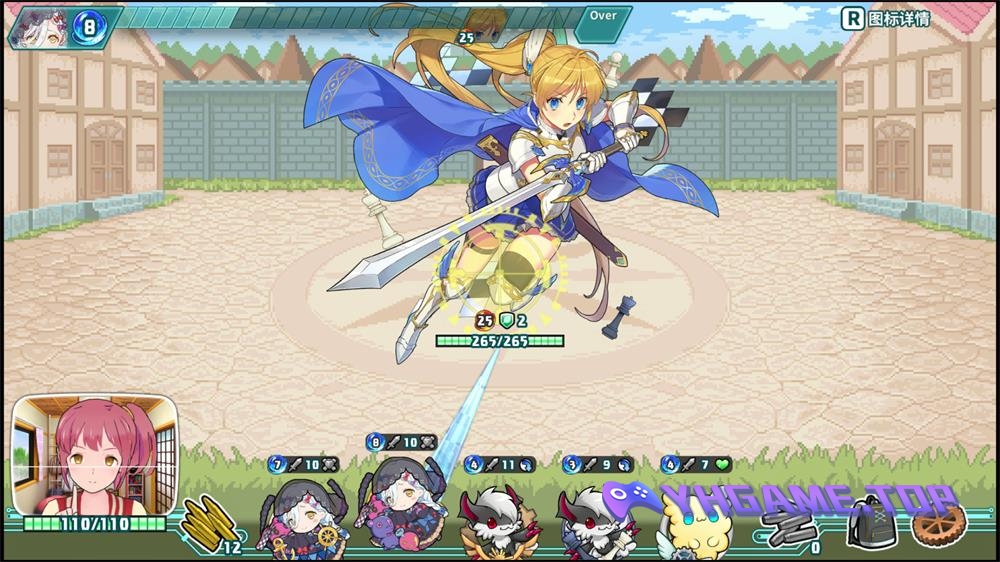This screenshot has height=562, width=1000.
Task: Select the hooded girl card with purple plush
Action: point(399,503)
